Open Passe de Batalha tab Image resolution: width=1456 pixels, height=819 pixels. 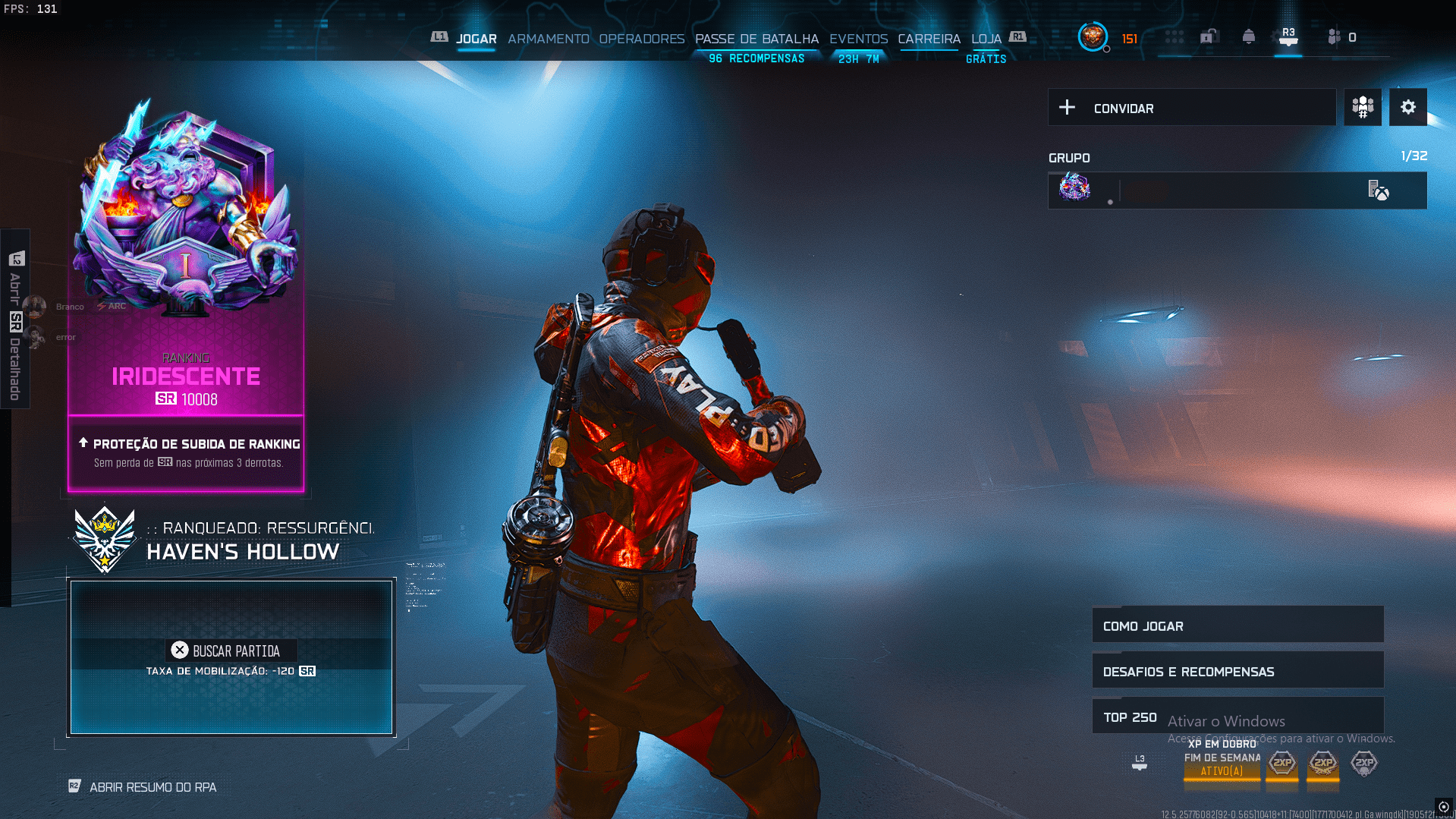coord(756,39)
